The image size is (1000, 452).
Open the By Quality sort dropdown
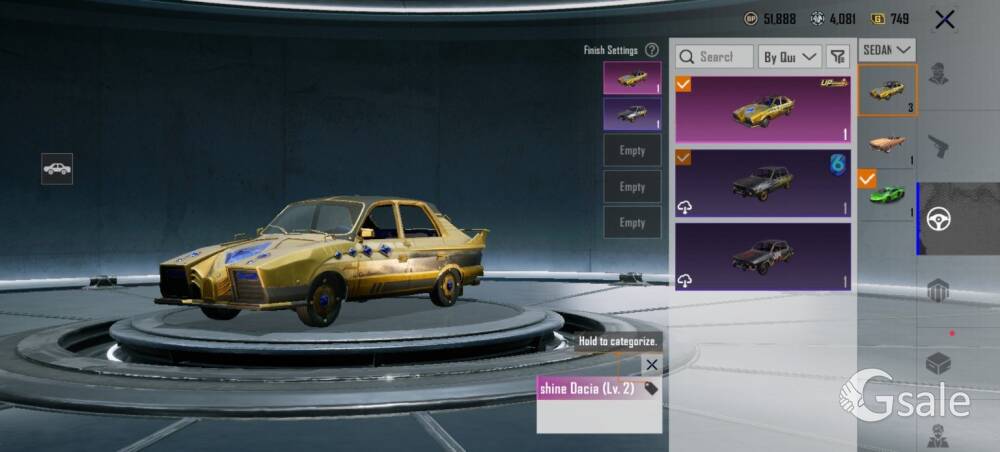click(790, 57)
